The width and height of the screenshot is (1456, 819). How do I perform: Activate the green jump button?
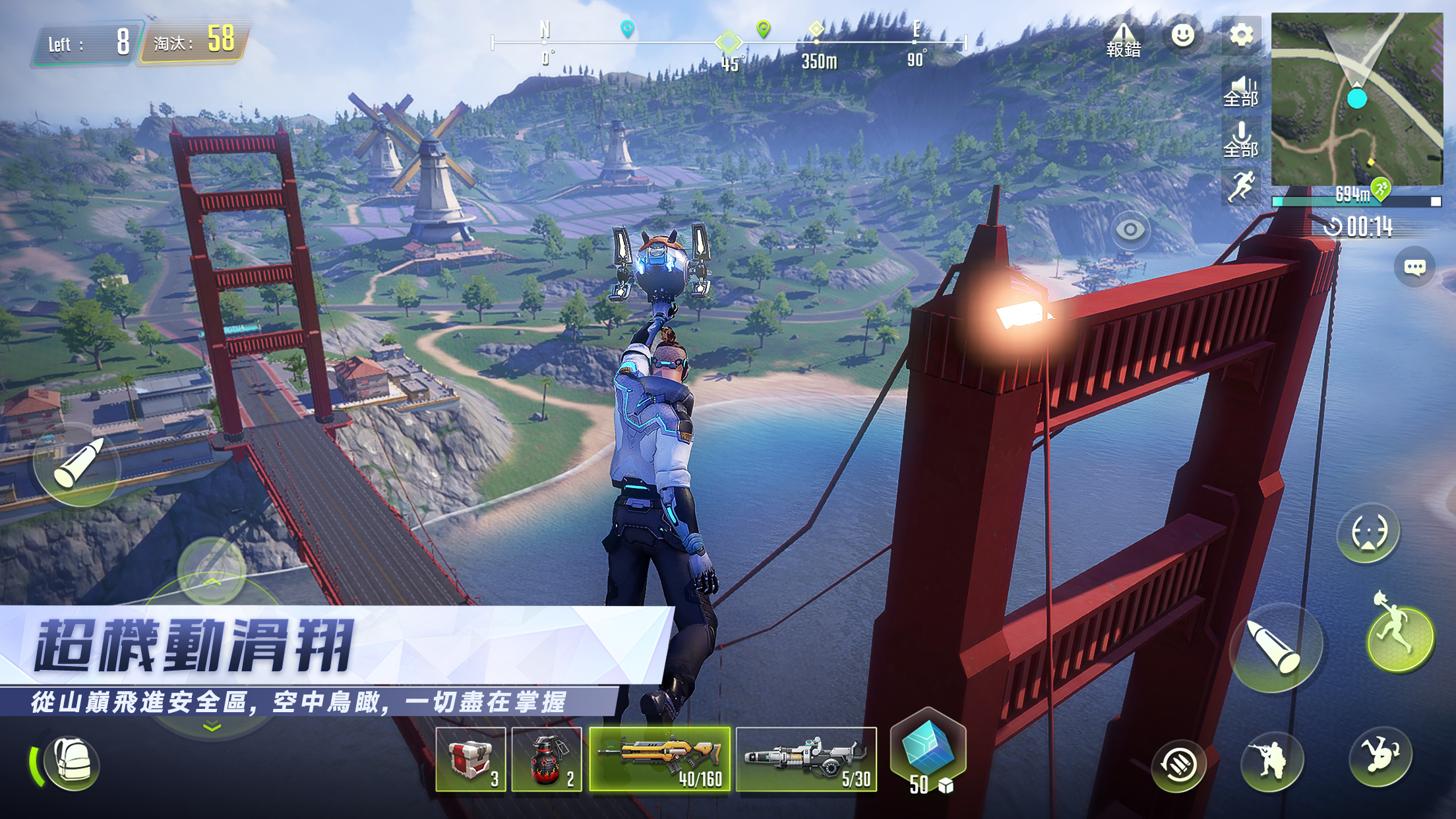(x=1401, y=638)
